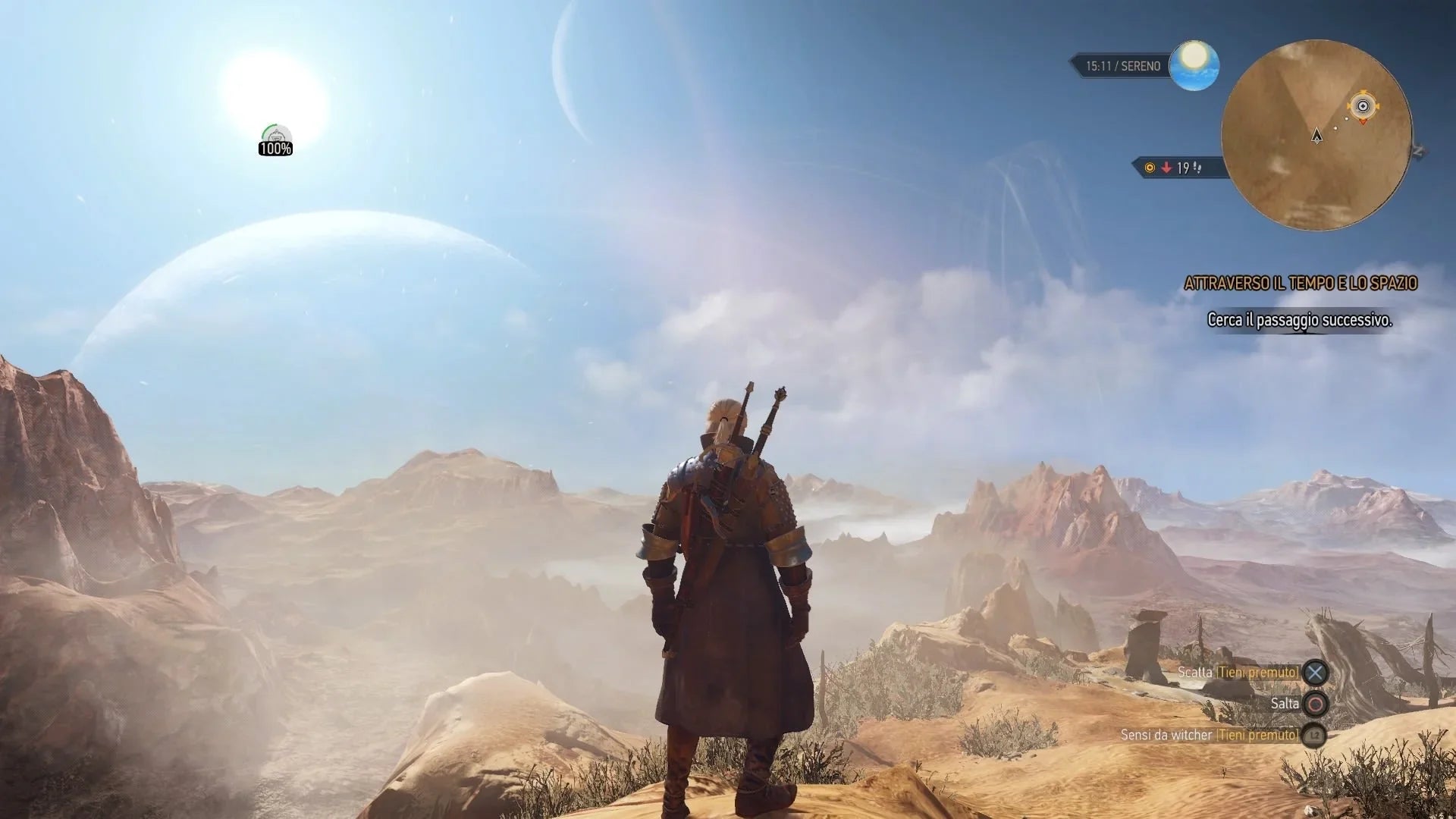Click the green circular progress ring at 100%
This screenshot has width=1456, height=819.
coord(269,130)
